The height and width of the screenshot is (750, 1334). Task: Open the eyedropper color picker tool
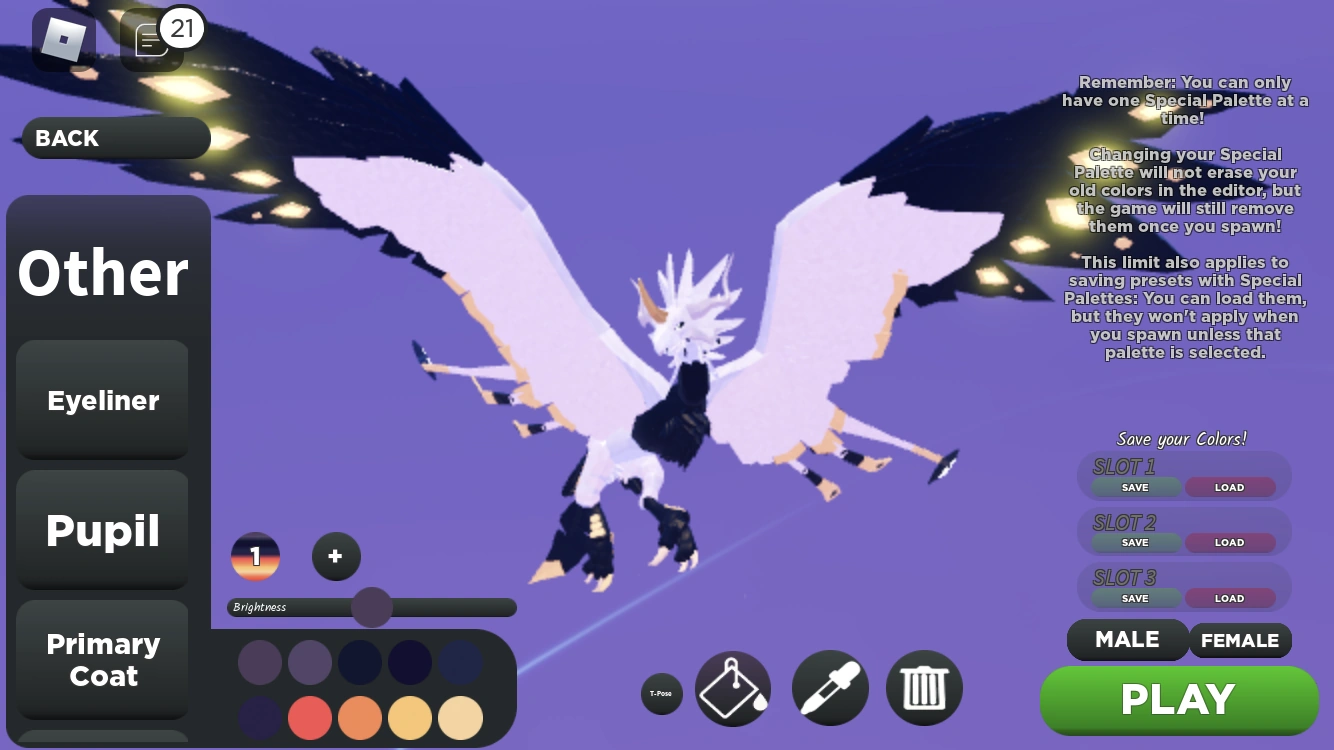[829, 687]
